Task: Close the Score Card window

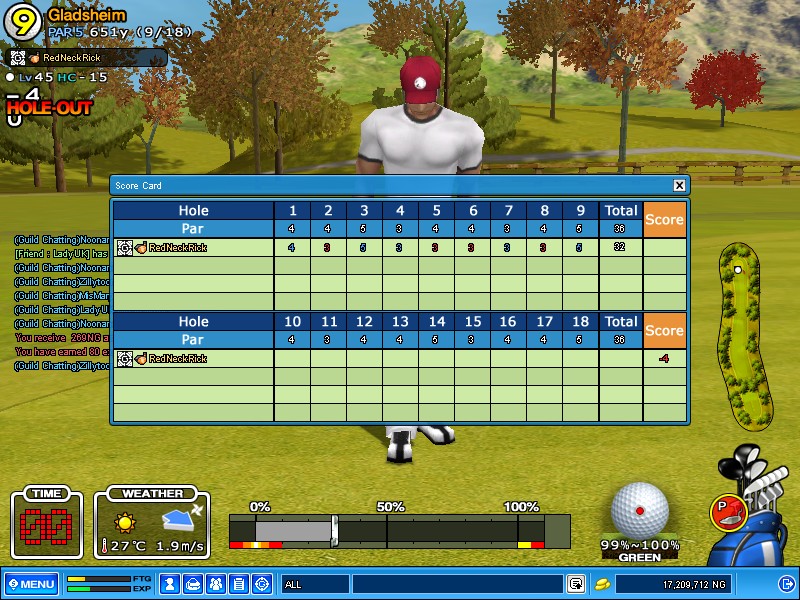Action: pos(680,185)
